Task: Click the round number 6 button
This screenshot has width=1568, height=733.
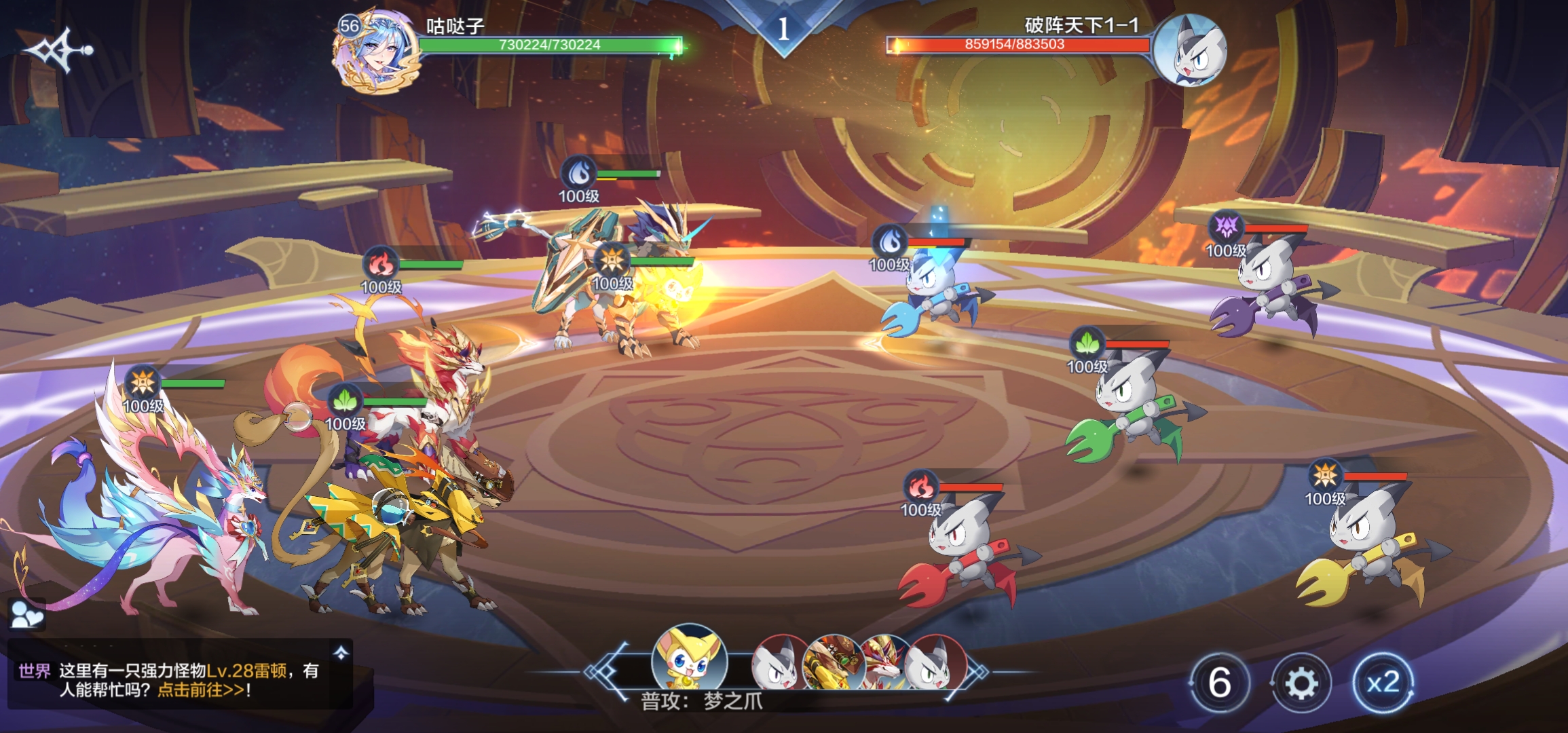Action: [x=1220, y=683]
